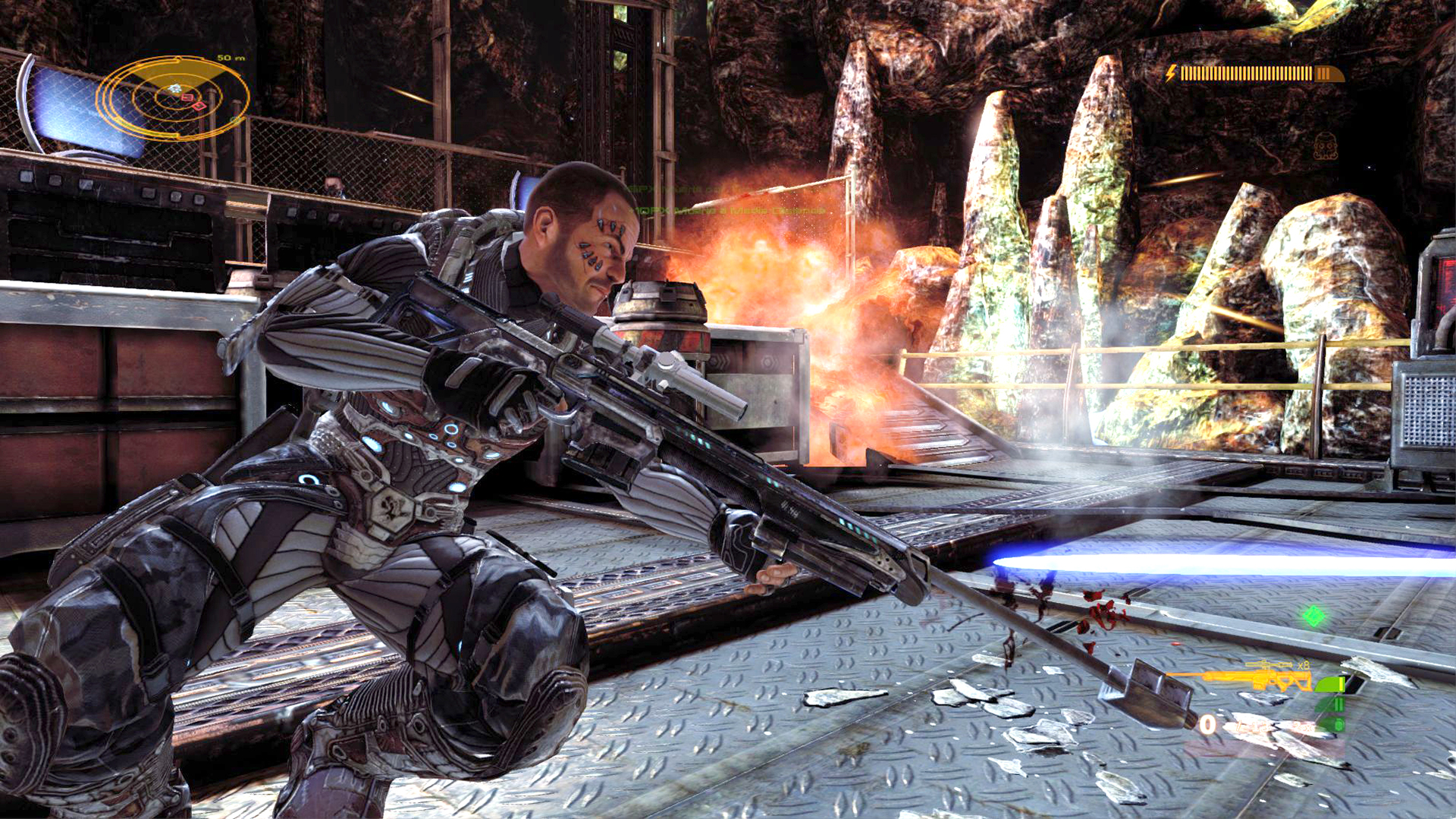
Task: Select the player marker at the radar center
Action: 174,88
